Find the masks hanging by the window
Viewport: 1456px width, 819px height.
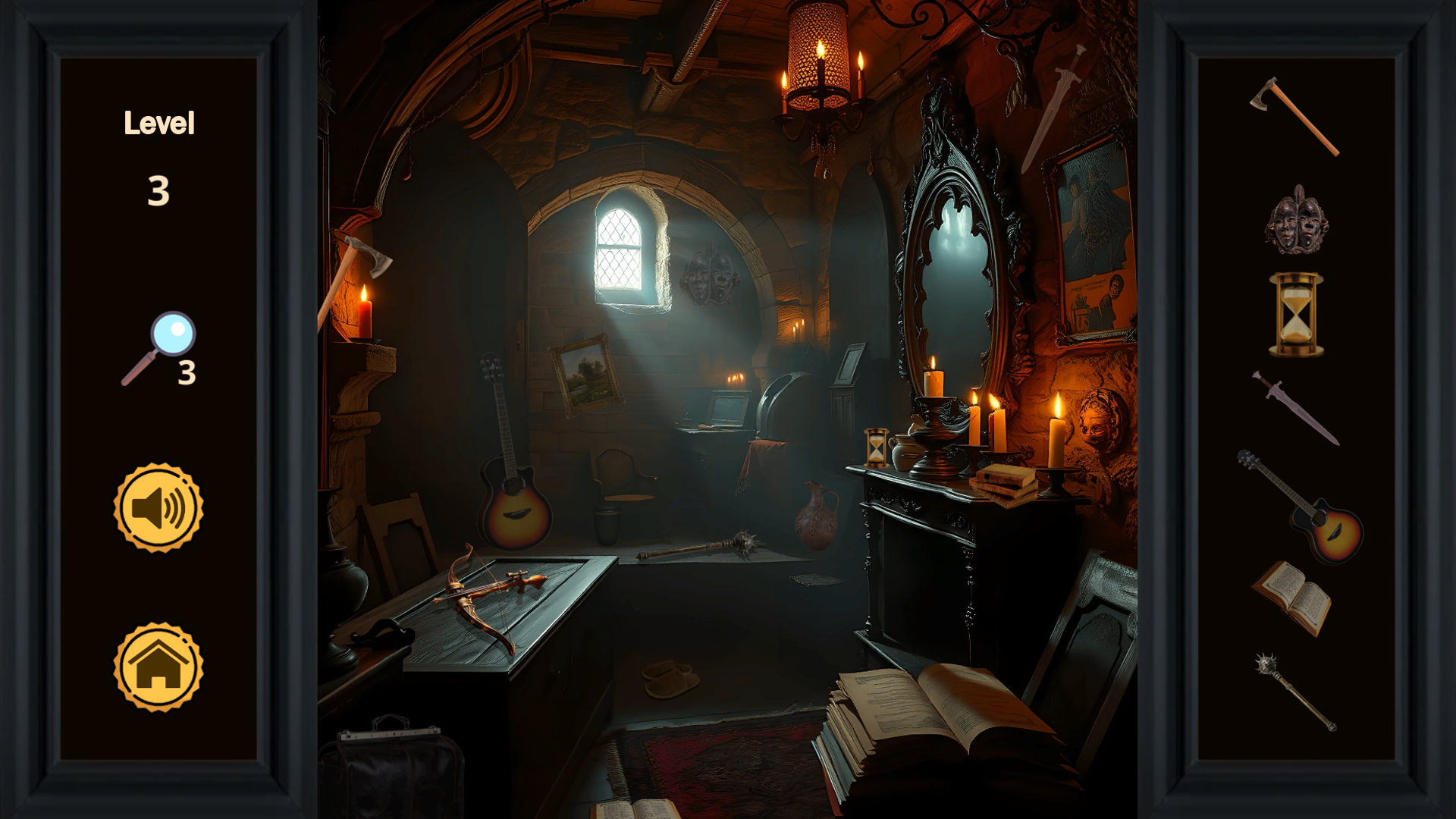tap(709, 277)
